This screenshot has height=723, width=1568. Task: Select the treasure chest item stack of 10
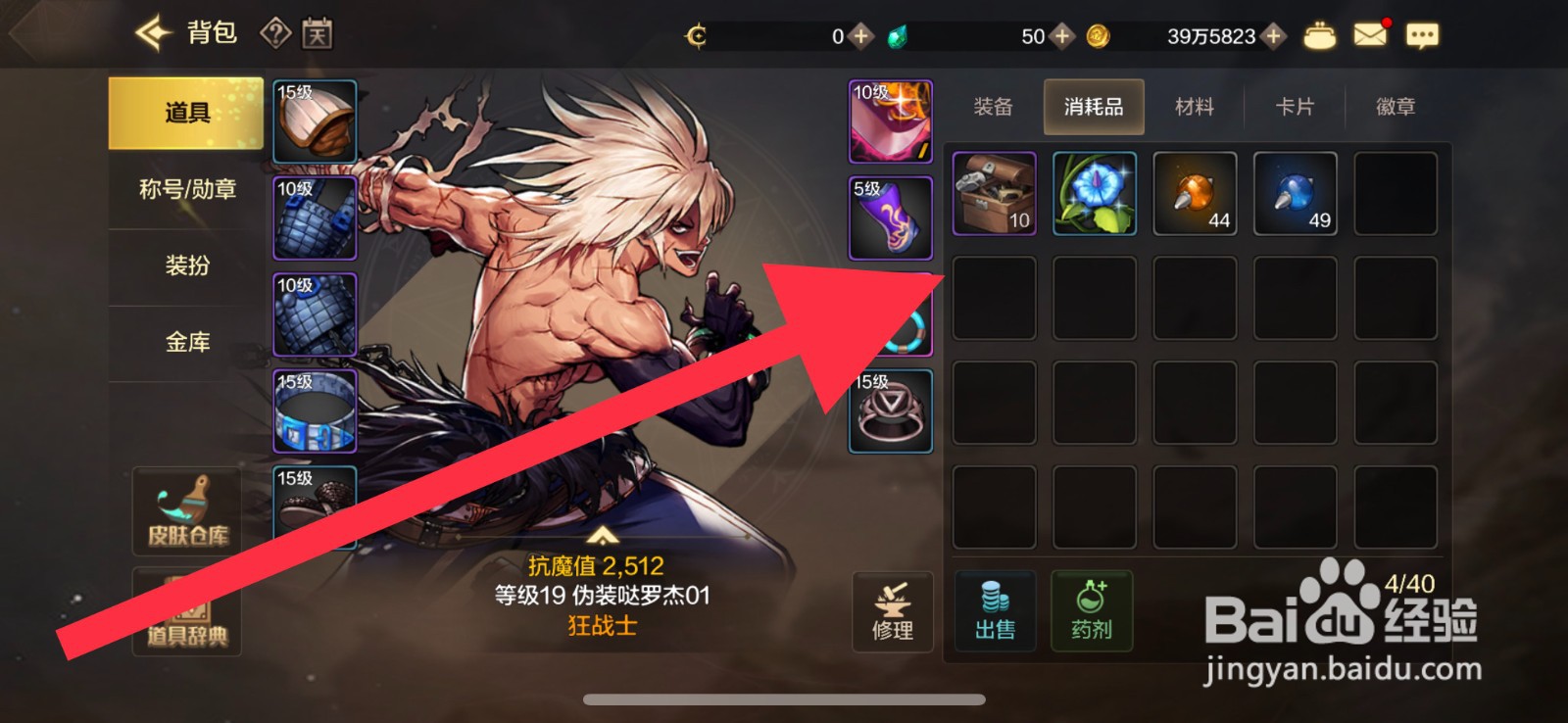pos(994,193)
